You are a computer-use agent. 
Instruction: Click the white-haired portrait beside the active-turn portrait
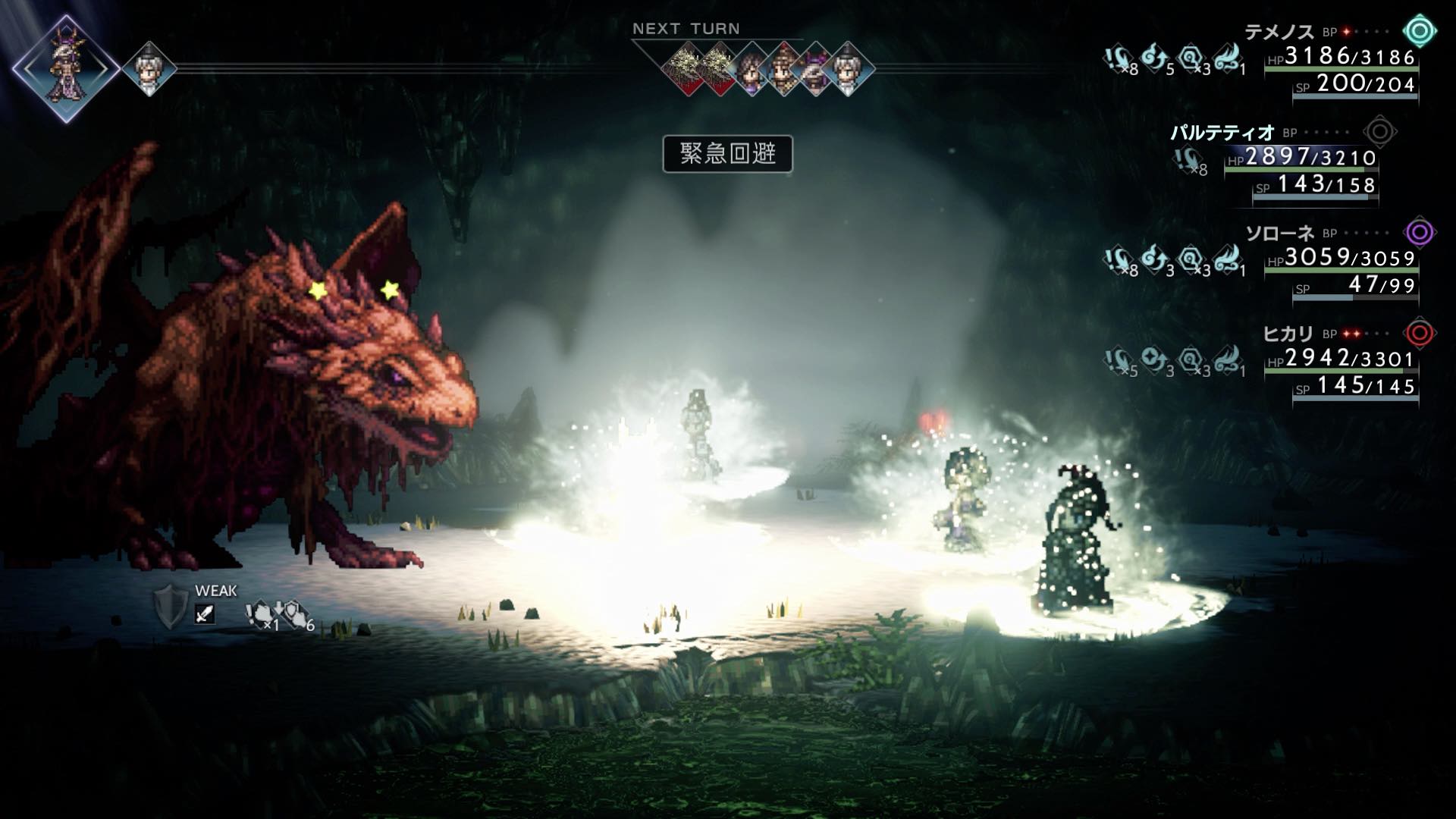point(149,69)
